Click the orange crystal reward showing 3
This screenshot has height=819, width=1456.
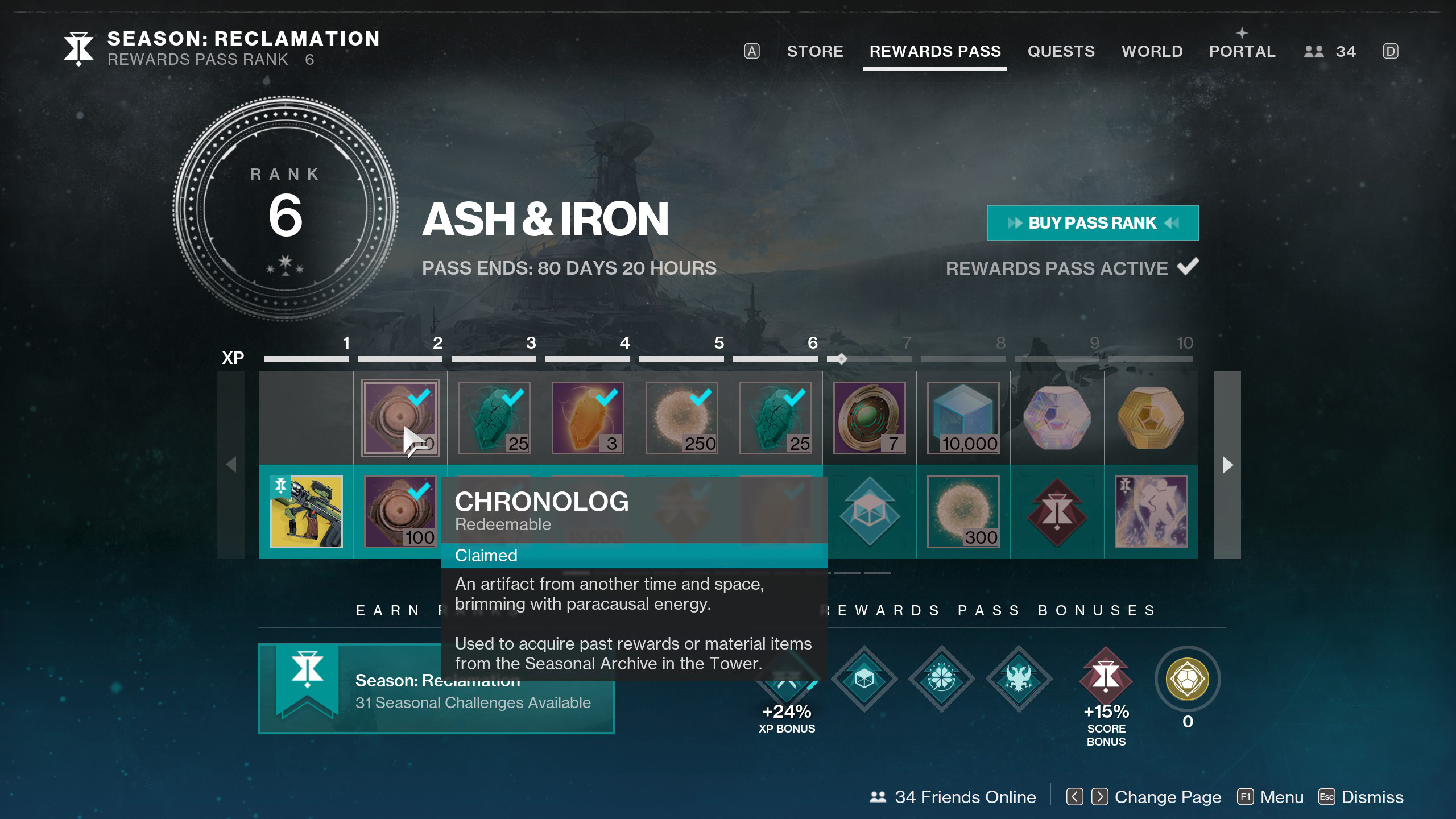(588, 418)
